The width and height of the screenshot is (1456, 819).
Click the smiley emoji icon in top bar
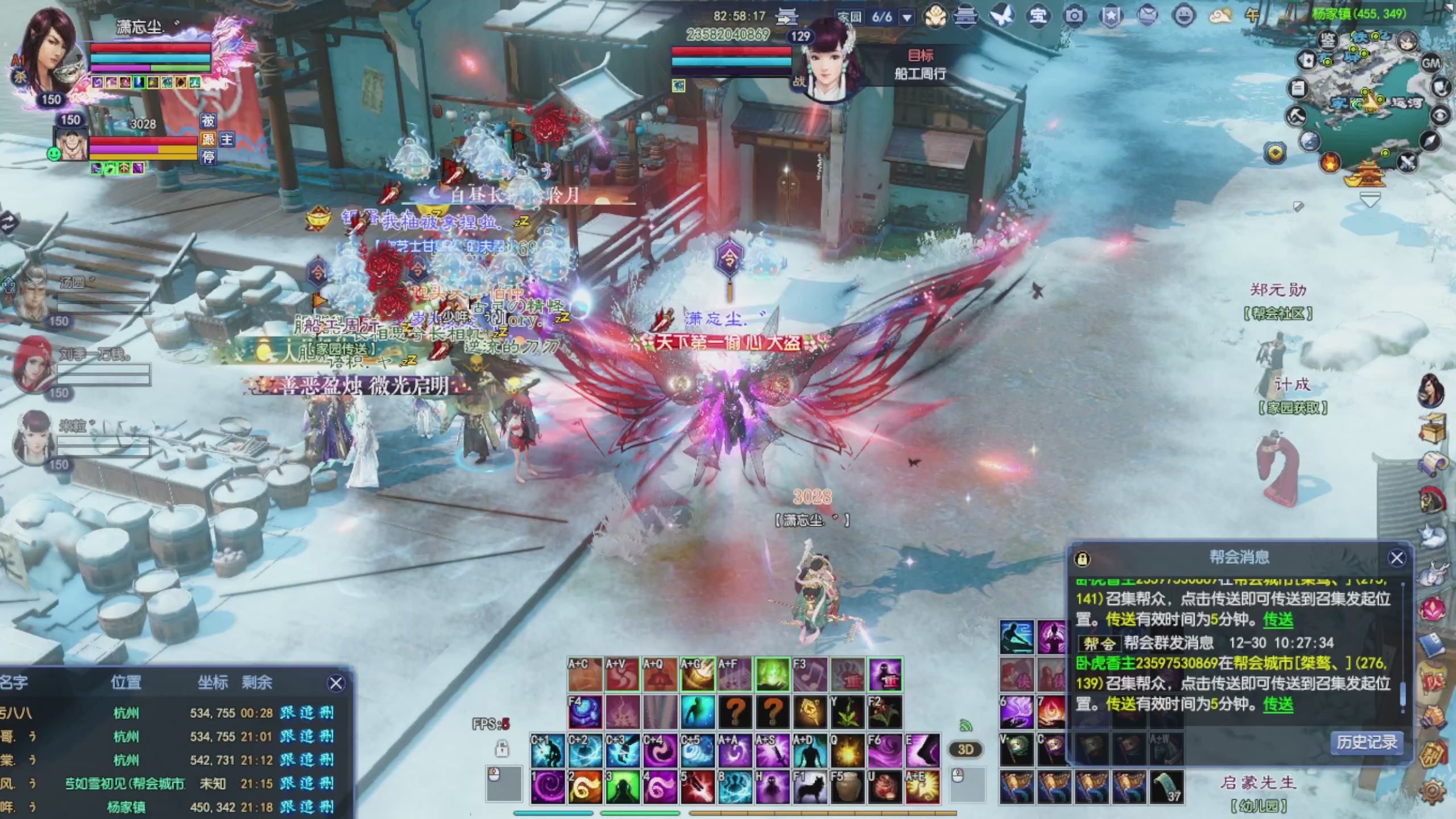click(1184, 16)
